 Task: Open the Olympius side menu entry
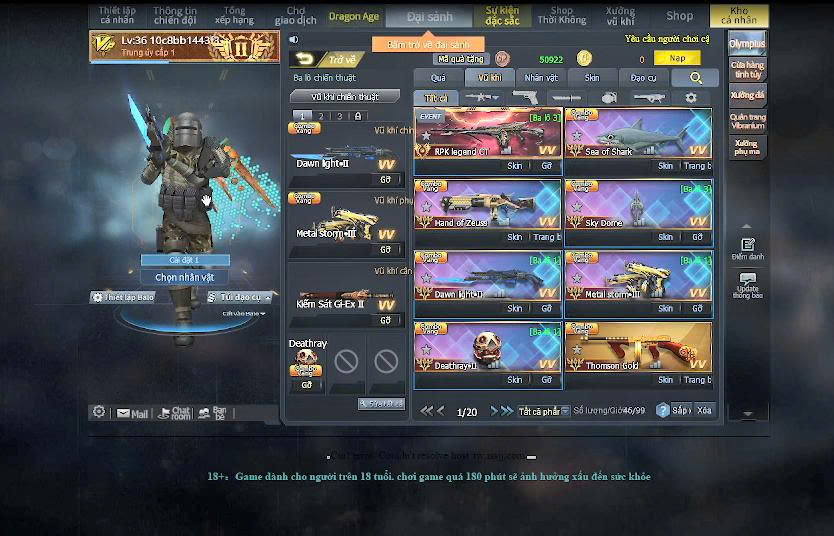coord(747,44)
